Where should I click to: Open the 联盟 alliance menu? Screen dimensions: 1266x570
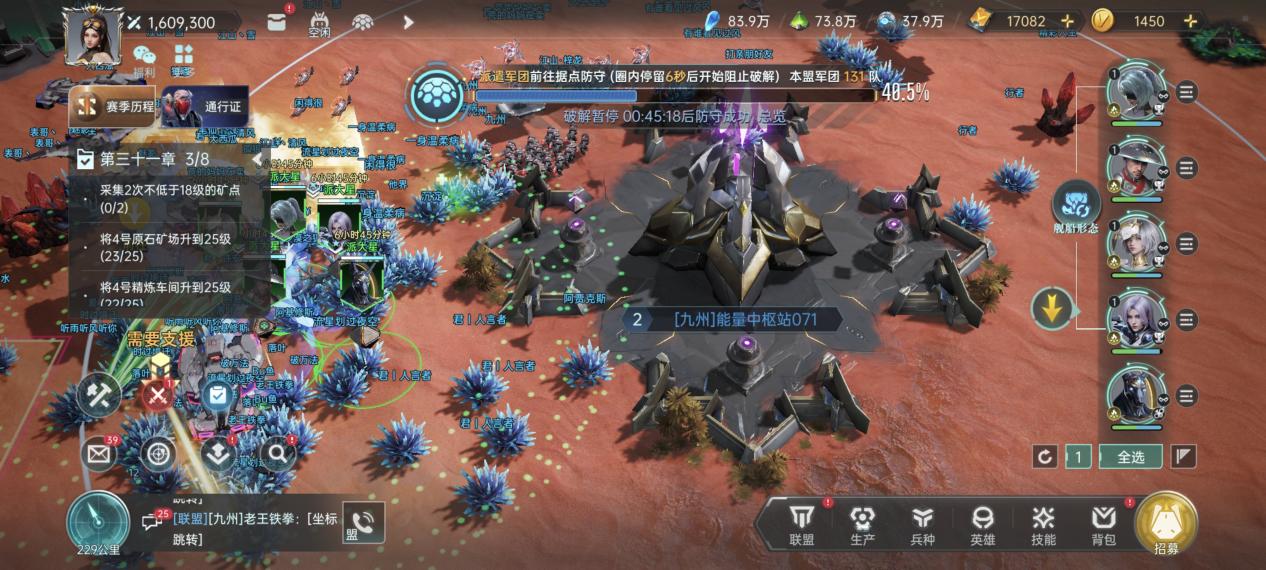pyautogui.click(x=802, y=524)
